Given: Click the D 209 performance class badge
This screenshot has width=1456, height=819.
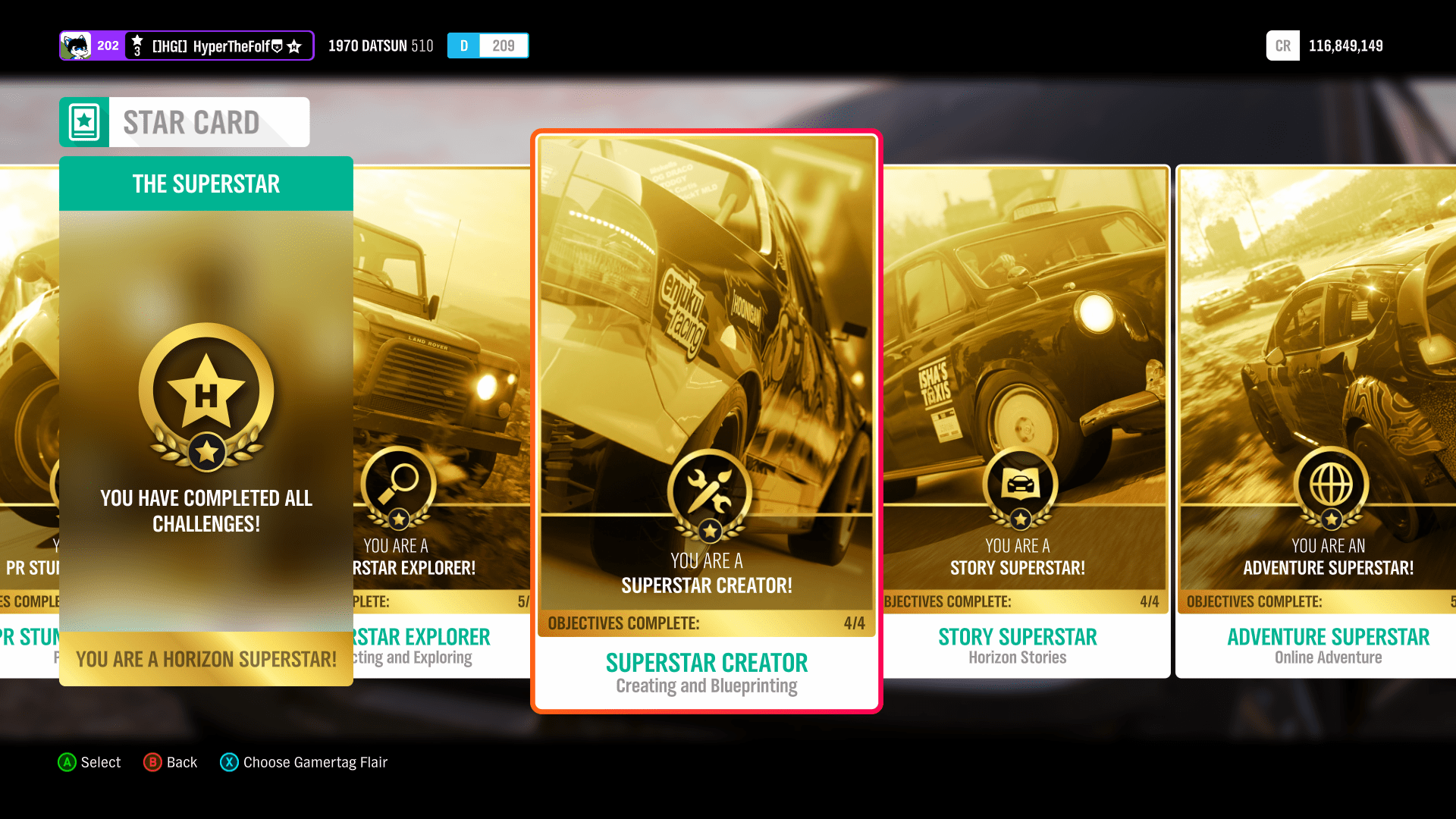Looking at the screenshot, I should click(488, 45).
